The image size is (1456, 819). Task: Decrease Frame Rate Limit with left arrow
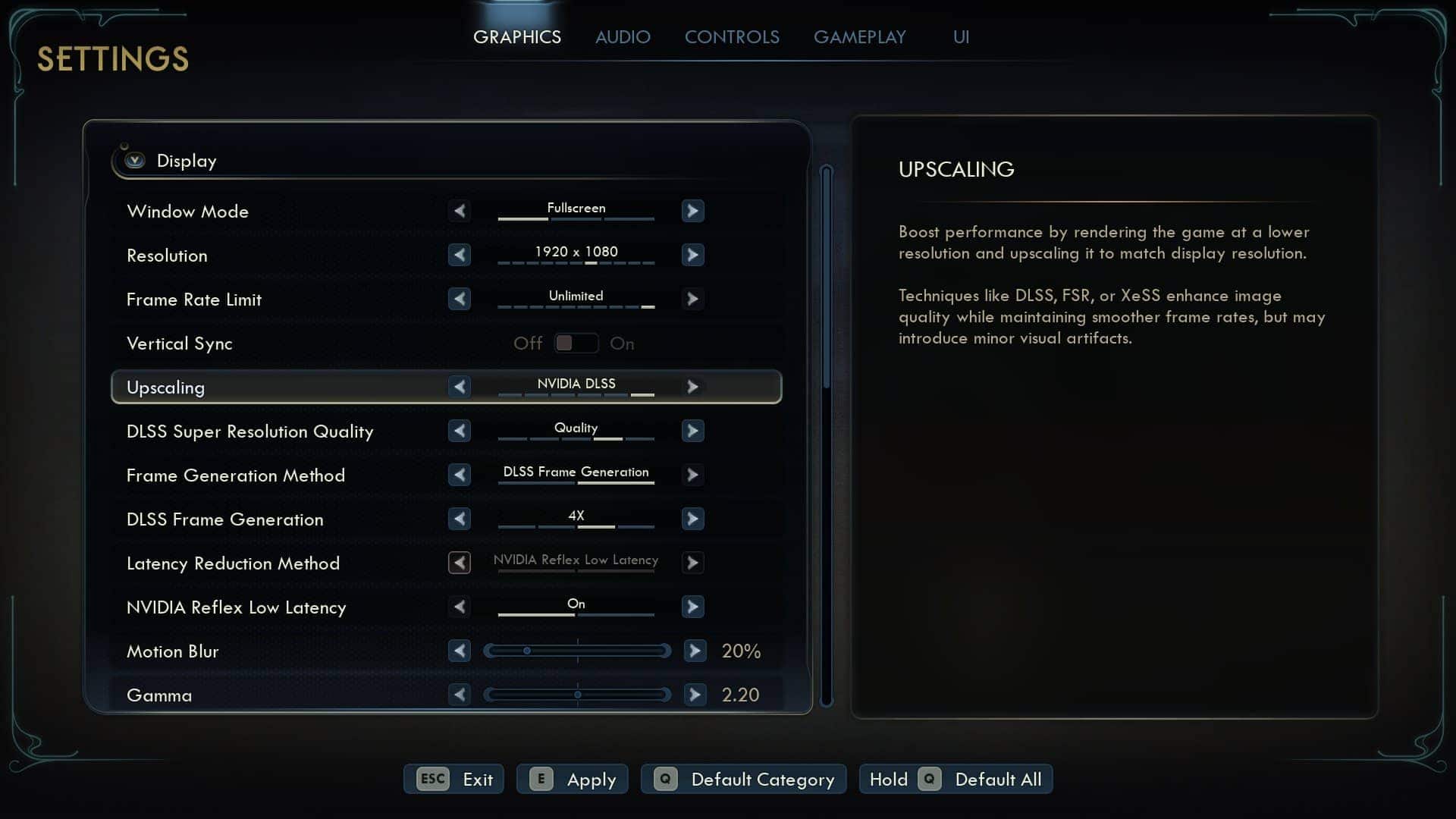460,299
